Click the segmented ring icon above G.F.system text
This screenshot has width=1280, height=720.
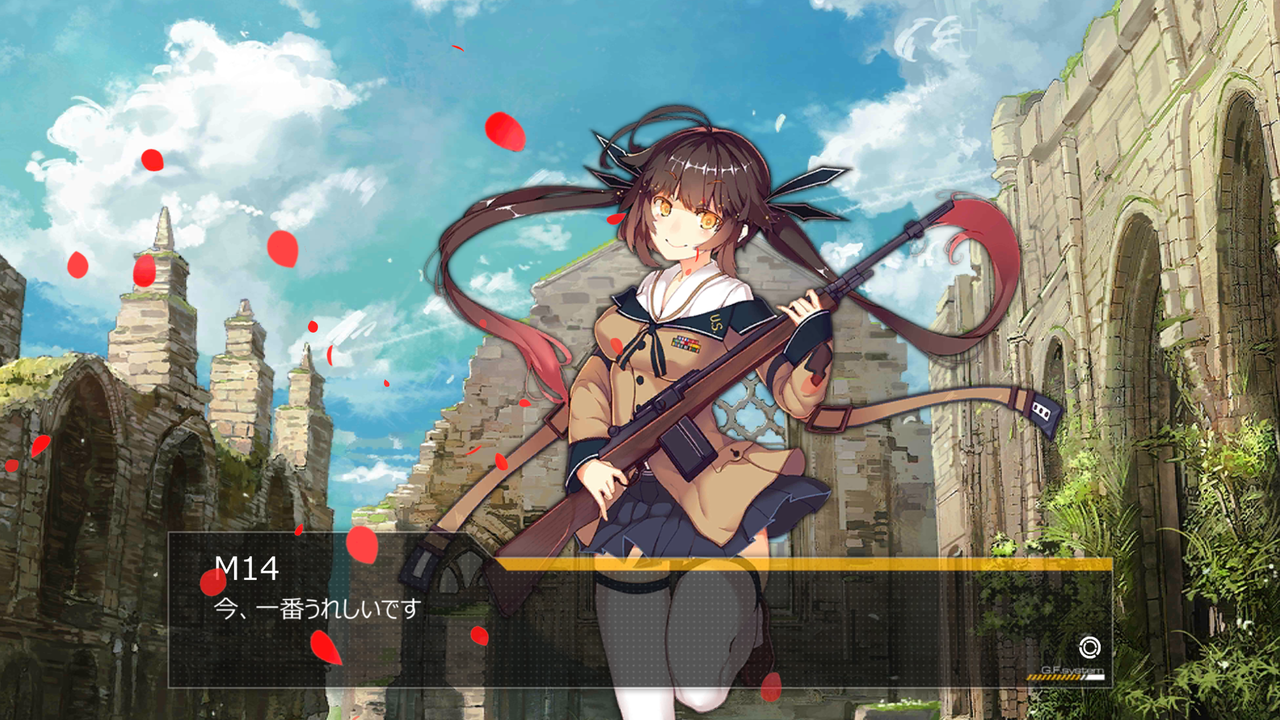(1090, 647)
